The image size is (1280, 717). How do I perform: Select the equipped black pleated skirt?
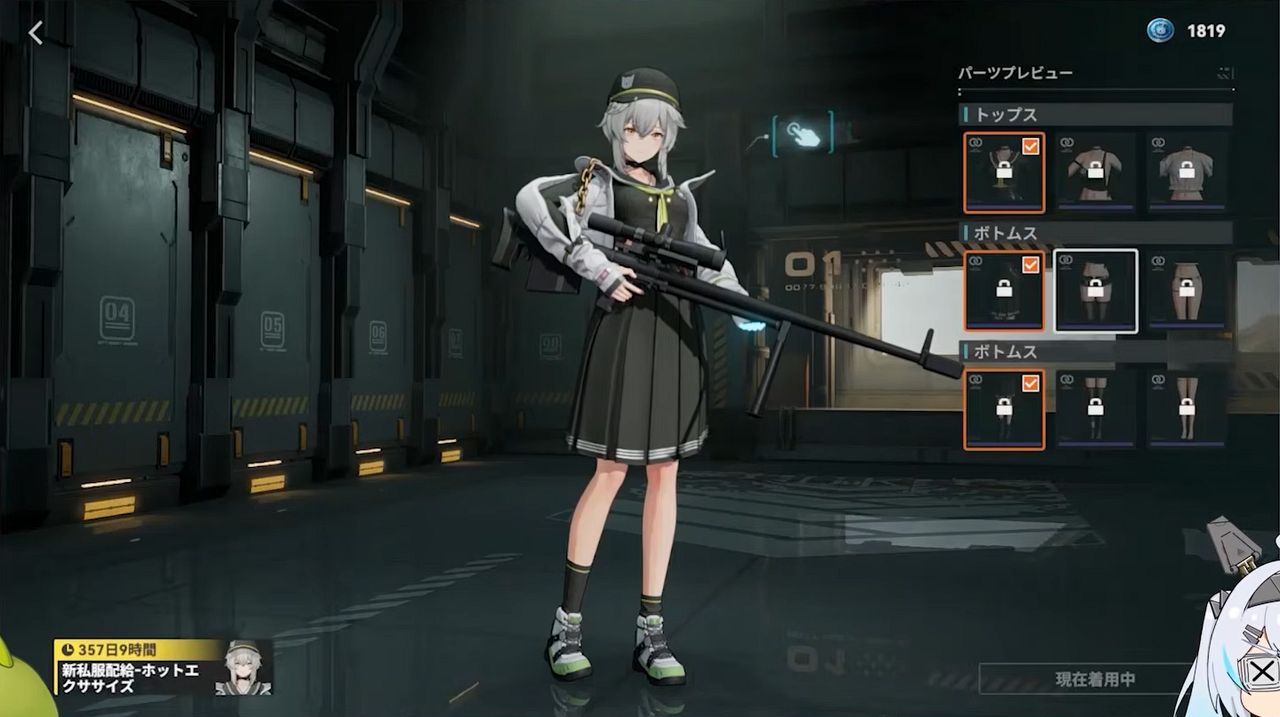click(x=1004, y=290)
